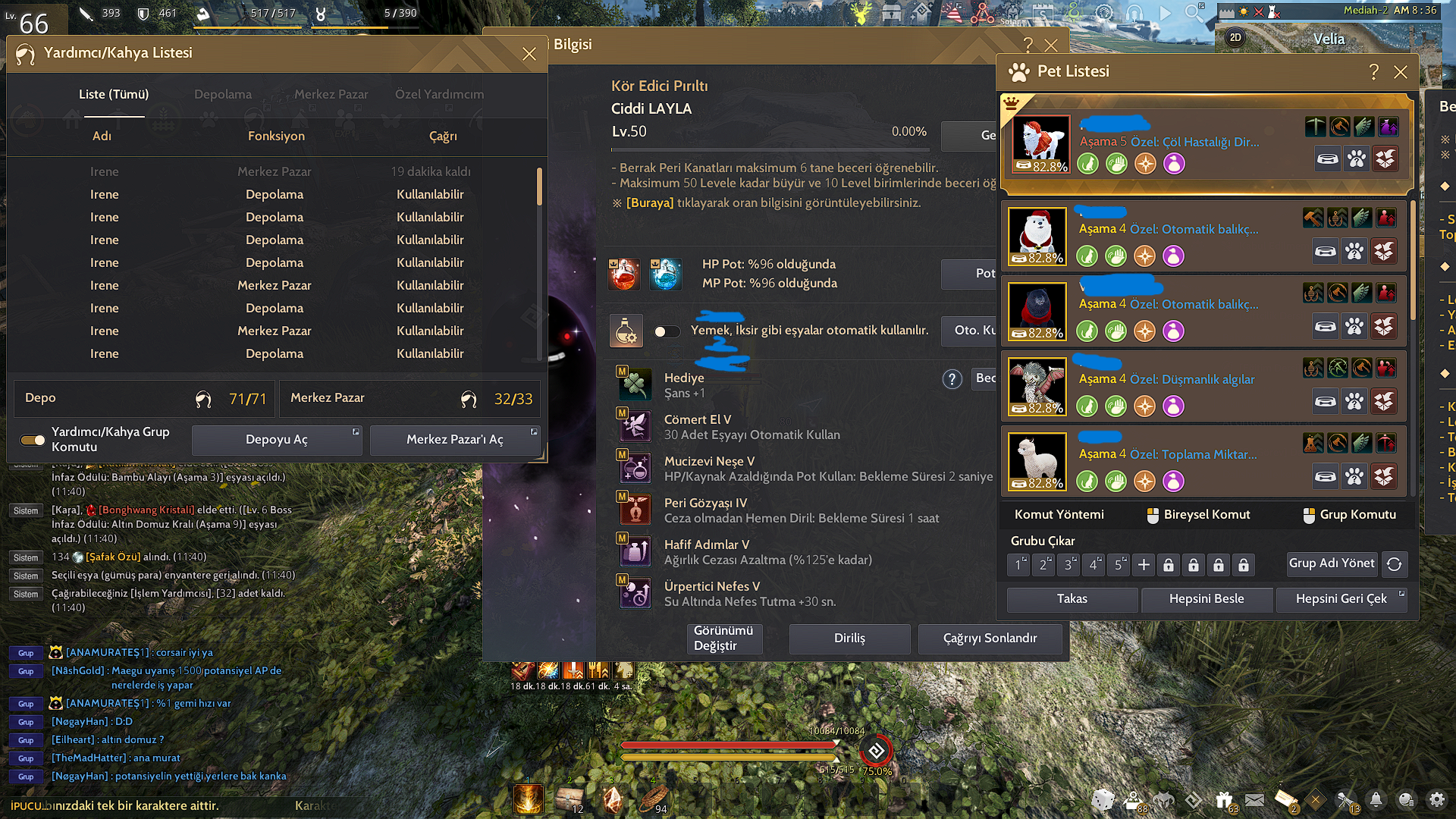
Task: Open the settings gear icon bottom right
Action: 1436,799
